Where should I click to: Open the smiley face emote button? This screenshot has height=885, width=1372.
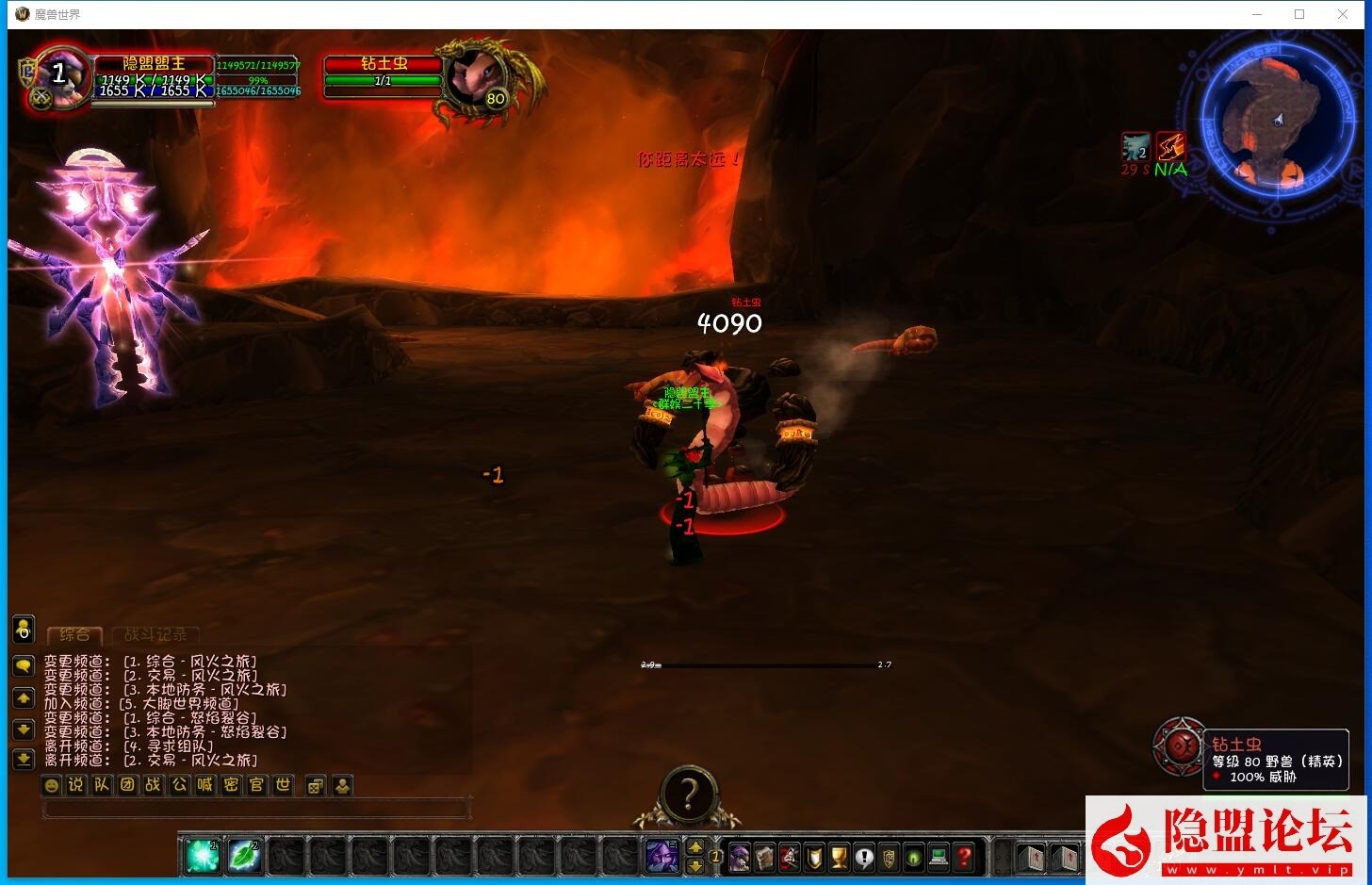point(52,785)
